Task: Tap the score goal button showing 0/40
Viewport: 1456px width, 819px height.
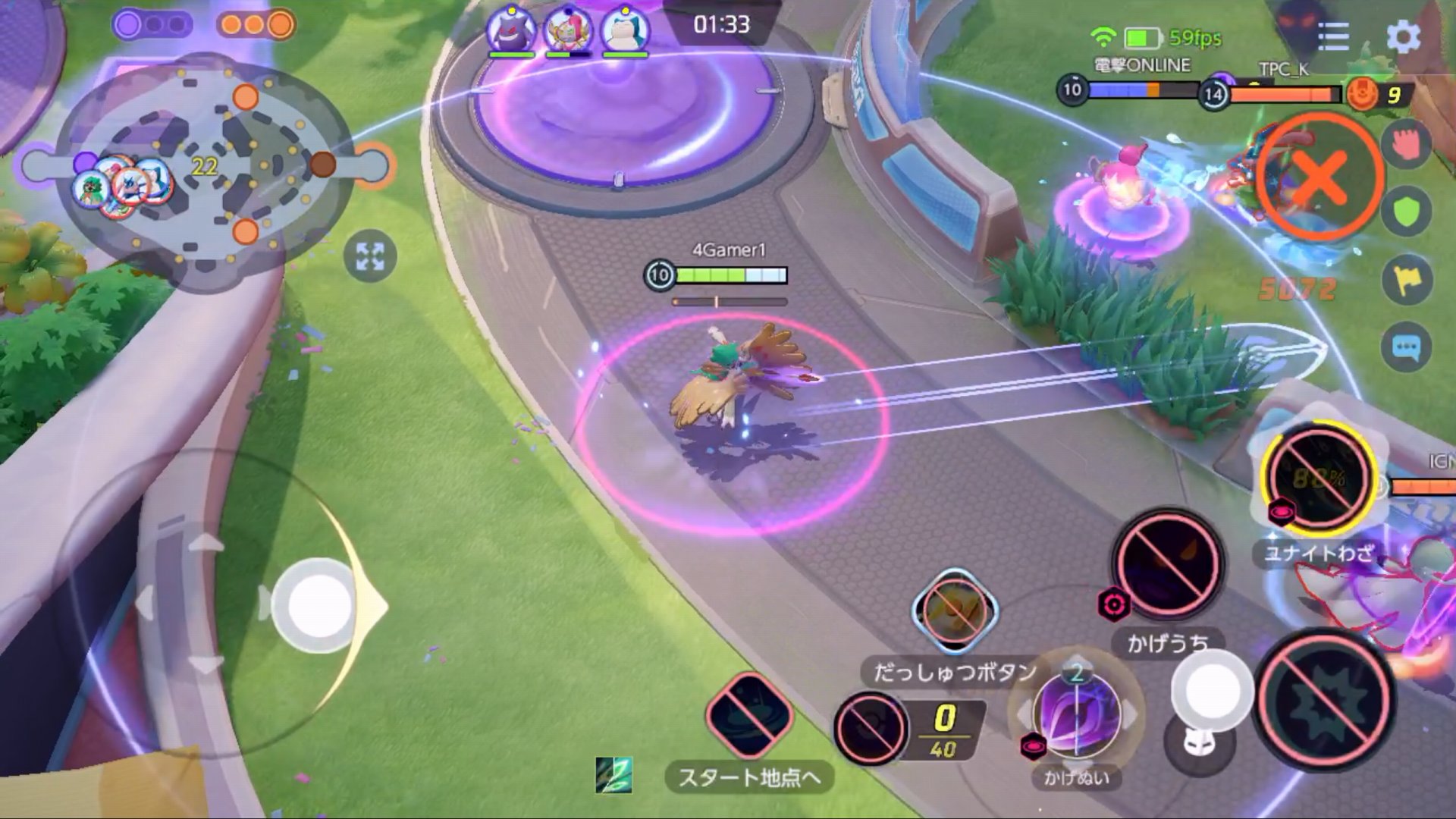Action: pos(871,728)
